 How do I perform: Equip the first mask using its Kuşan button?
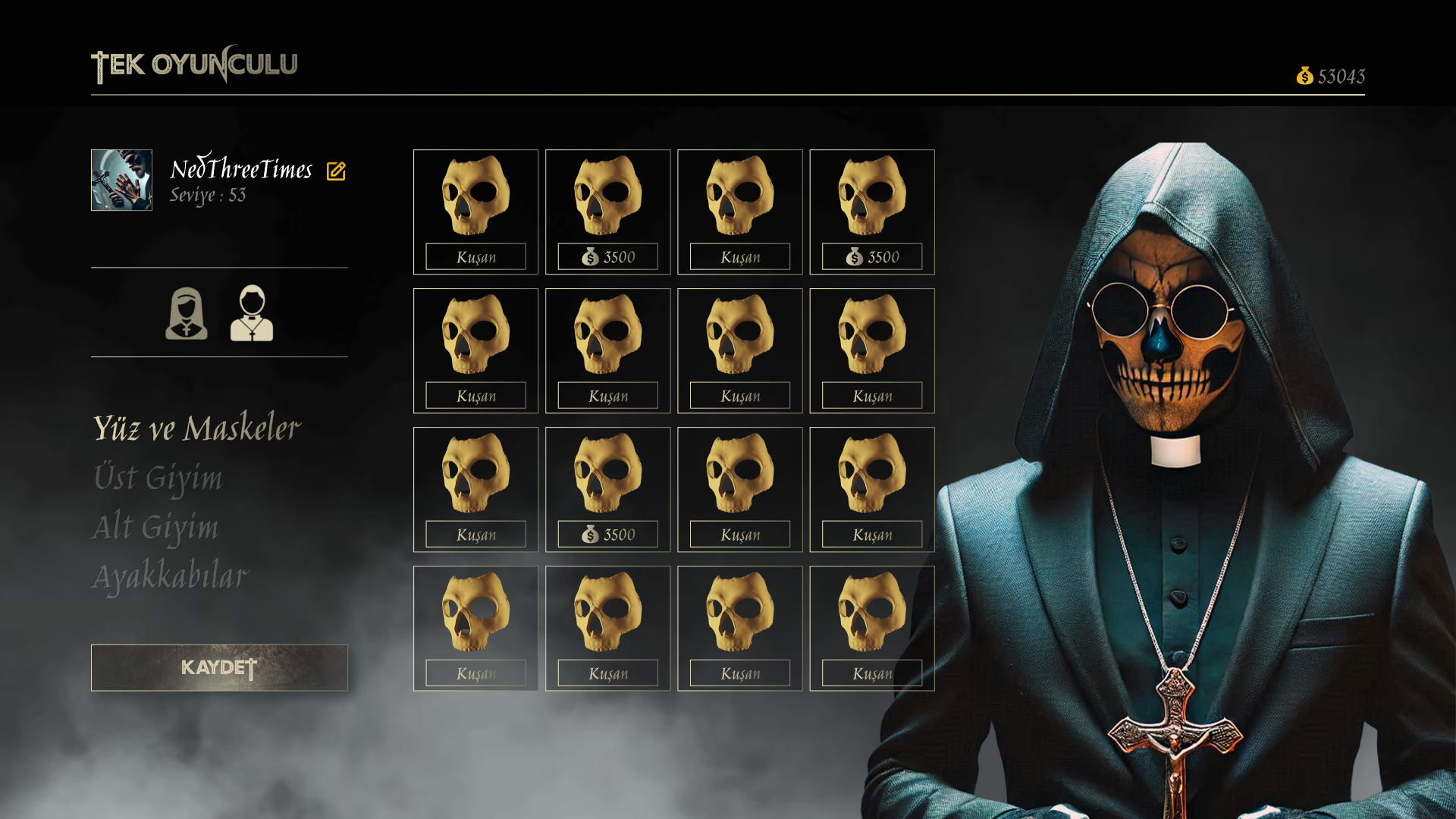click(x=475, y=256)
